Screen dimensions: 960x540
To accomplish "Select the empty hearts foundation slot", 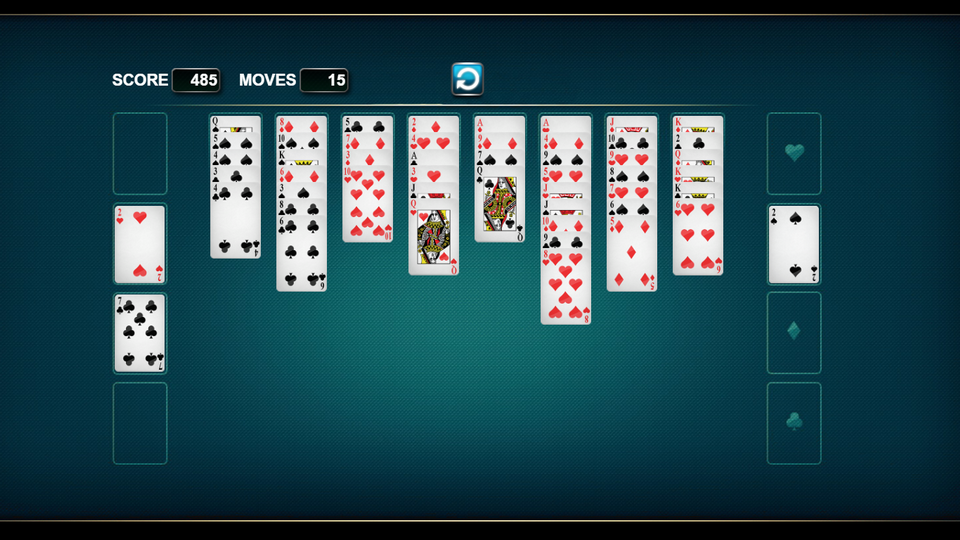I will pyautogui.click(x=794, y=153).
